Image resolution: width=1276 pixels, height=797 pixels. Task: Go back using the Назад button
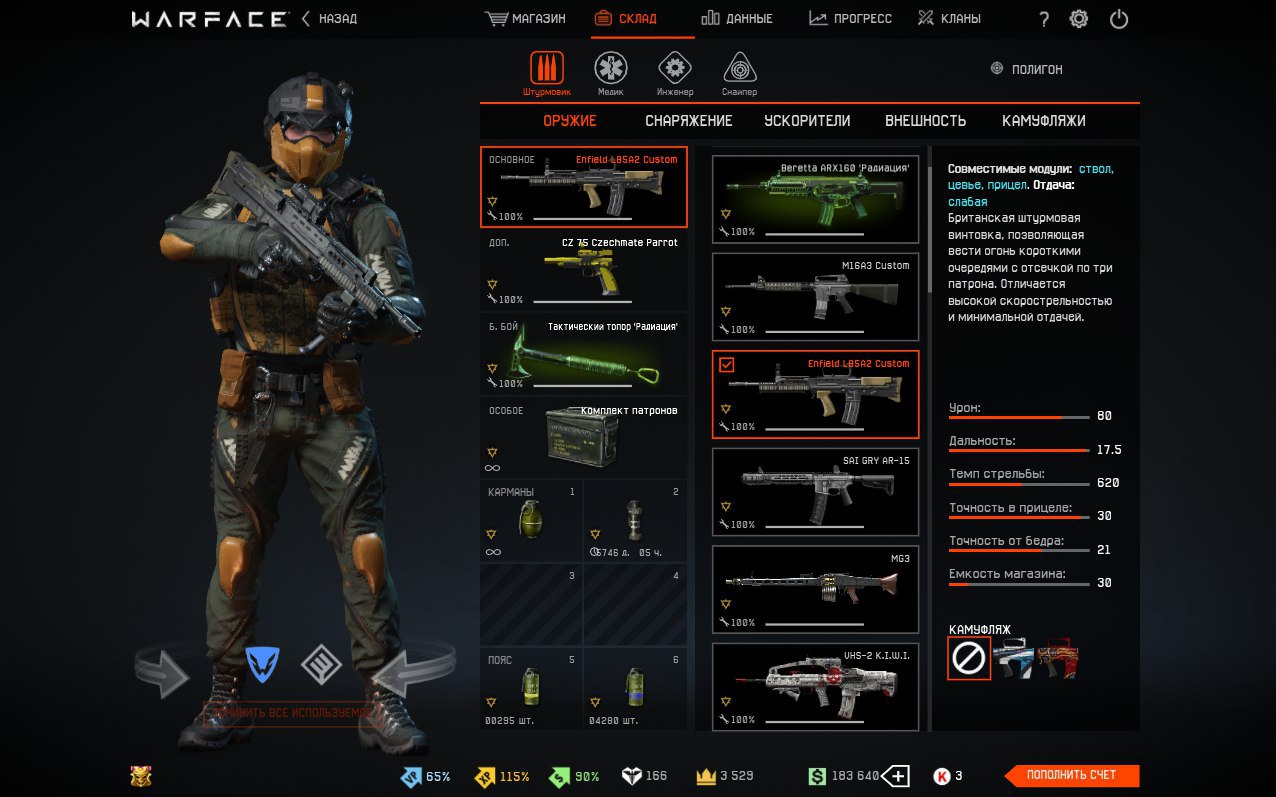tap(329, 19)
